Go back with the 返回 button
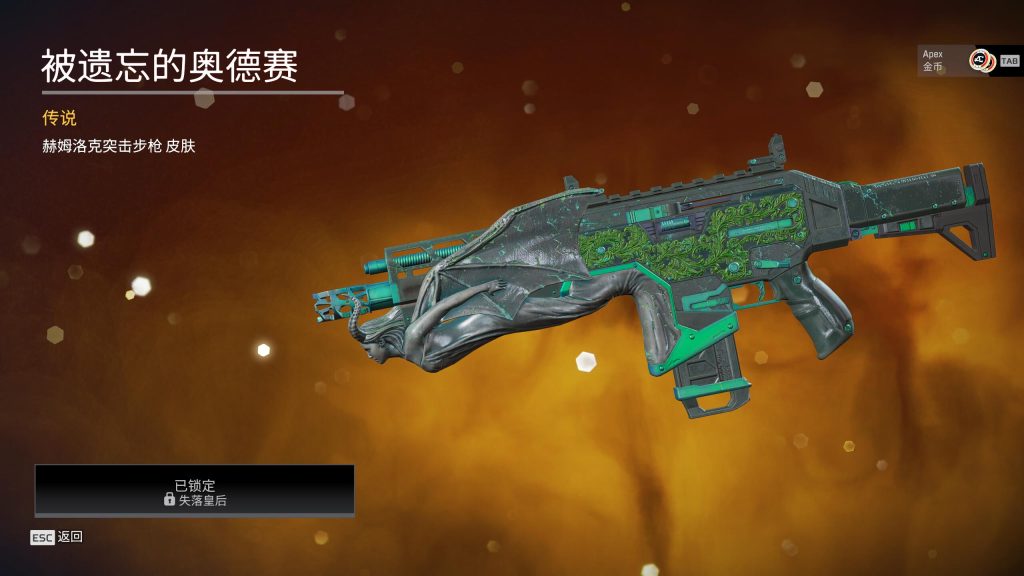This screenshot has height=576, width=1024. [x=57, y=537]
